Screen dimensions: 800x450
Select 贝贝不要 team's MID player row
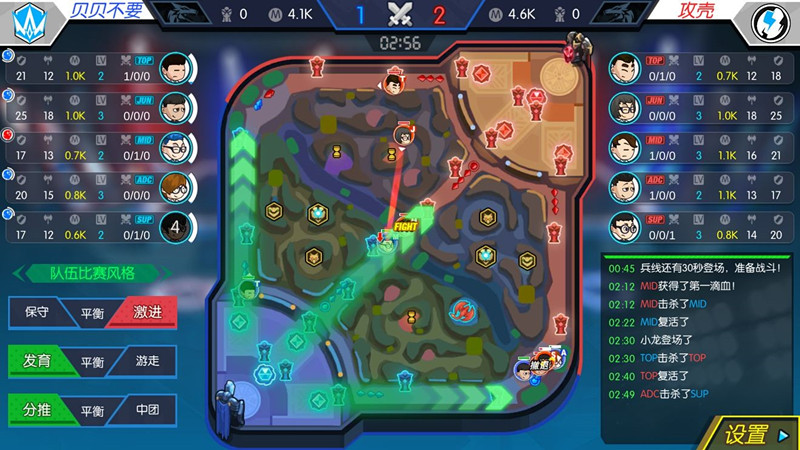point(100,148)
